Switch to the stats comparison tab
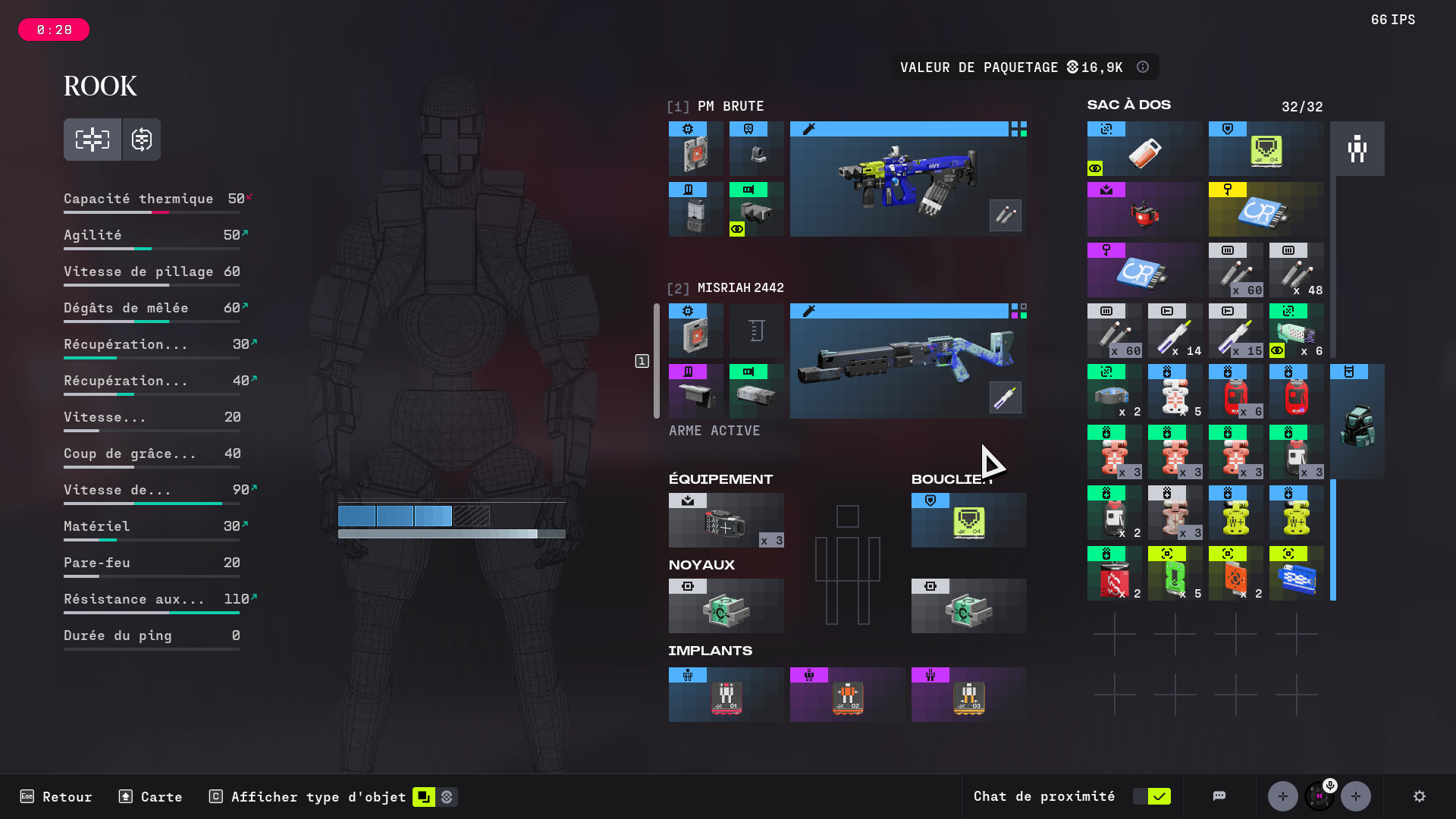 coord(142,140)
